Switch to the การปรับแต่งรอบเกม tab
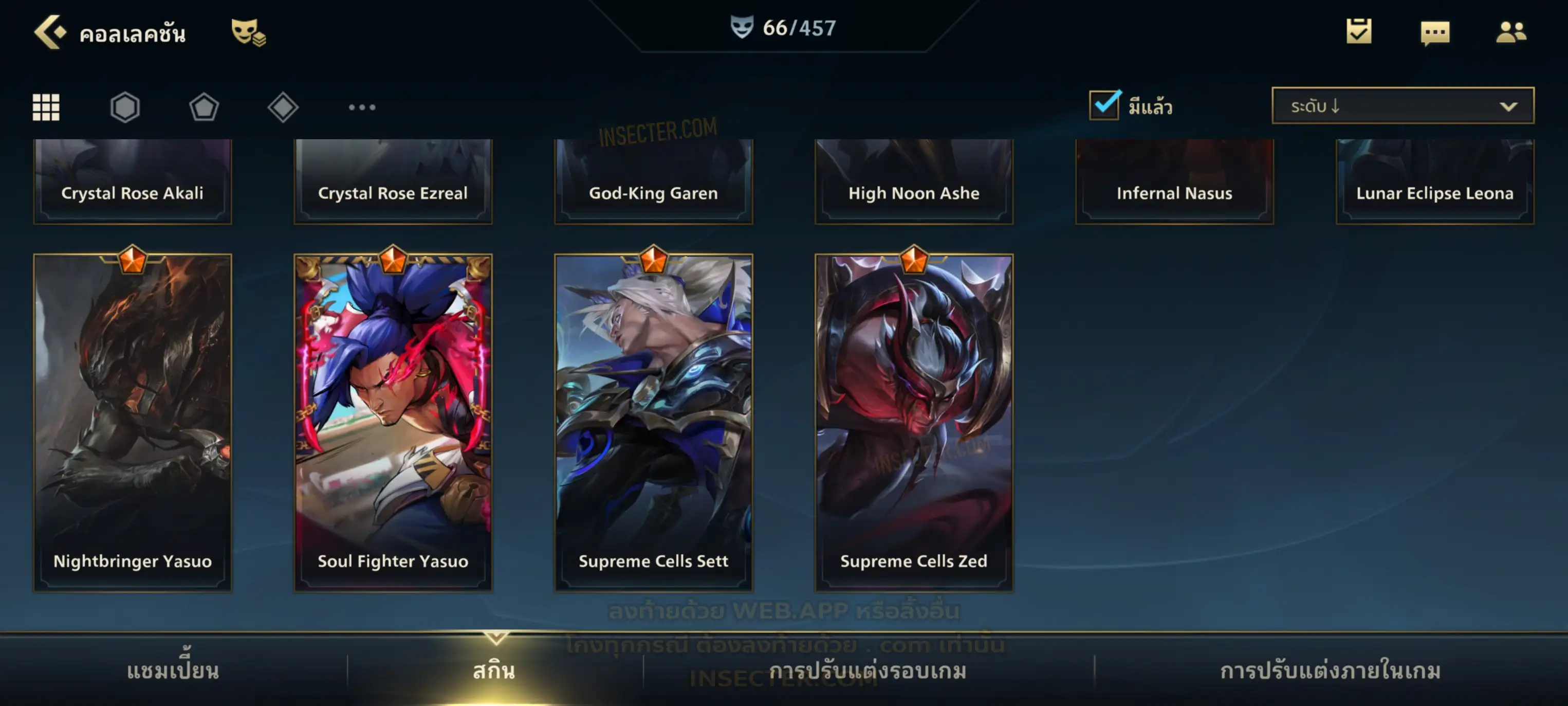 point(868,671)
